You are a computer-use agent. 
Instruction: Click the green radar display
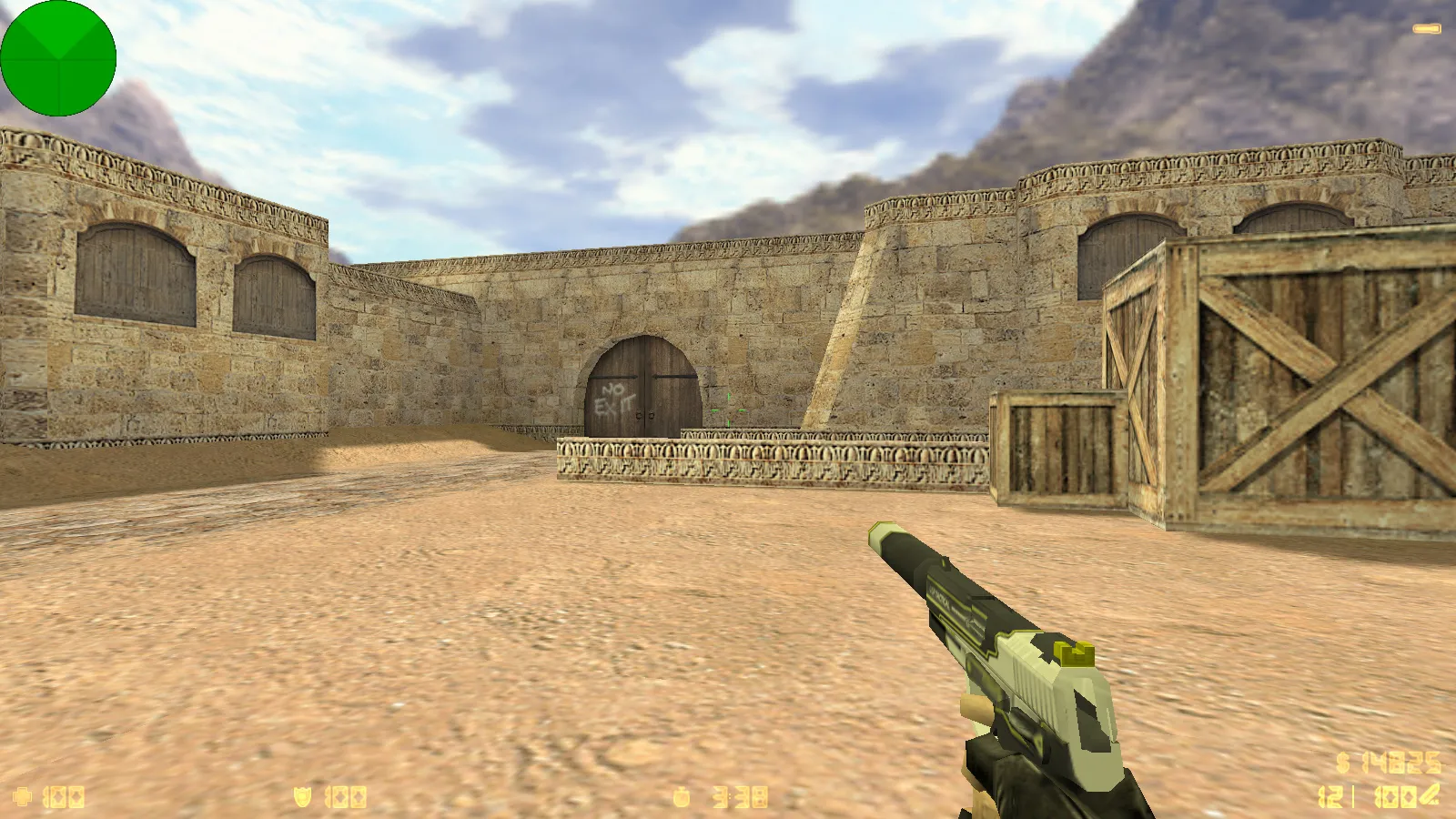(59, 59)
